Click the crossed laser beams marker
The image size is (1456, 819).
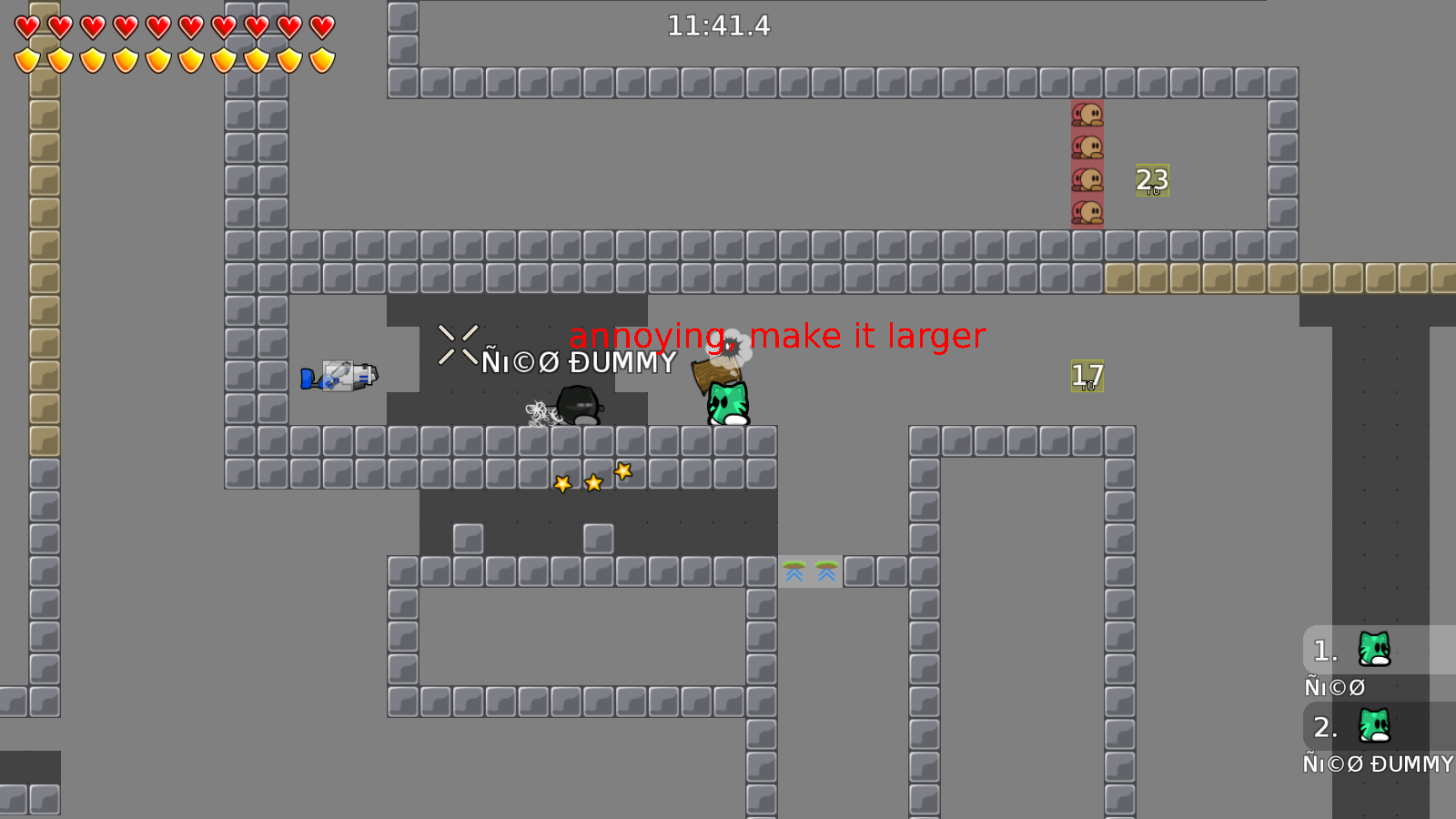(457, 343)
